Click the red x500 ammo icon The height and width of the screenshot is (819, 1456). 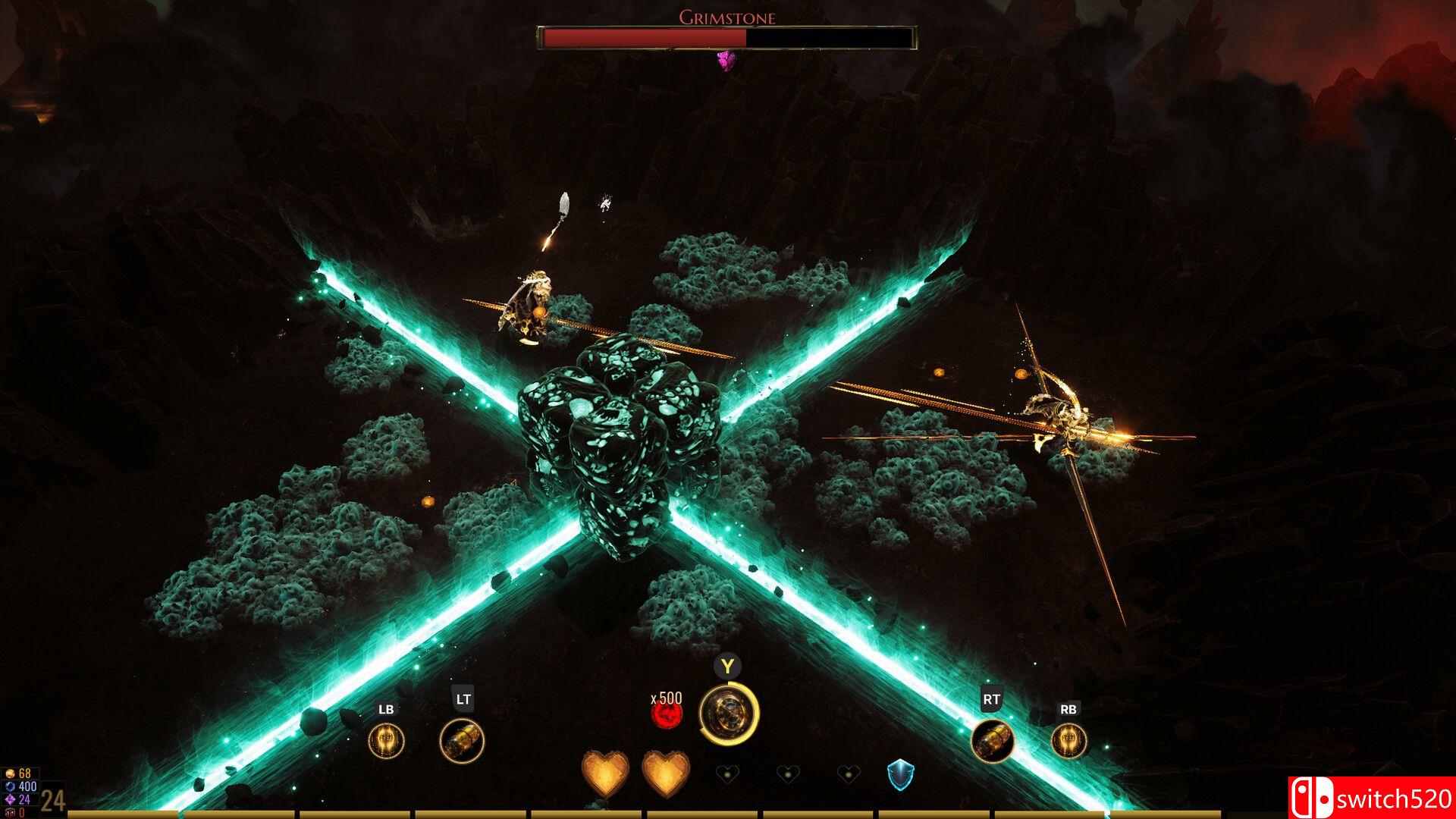tap(667, 714)
